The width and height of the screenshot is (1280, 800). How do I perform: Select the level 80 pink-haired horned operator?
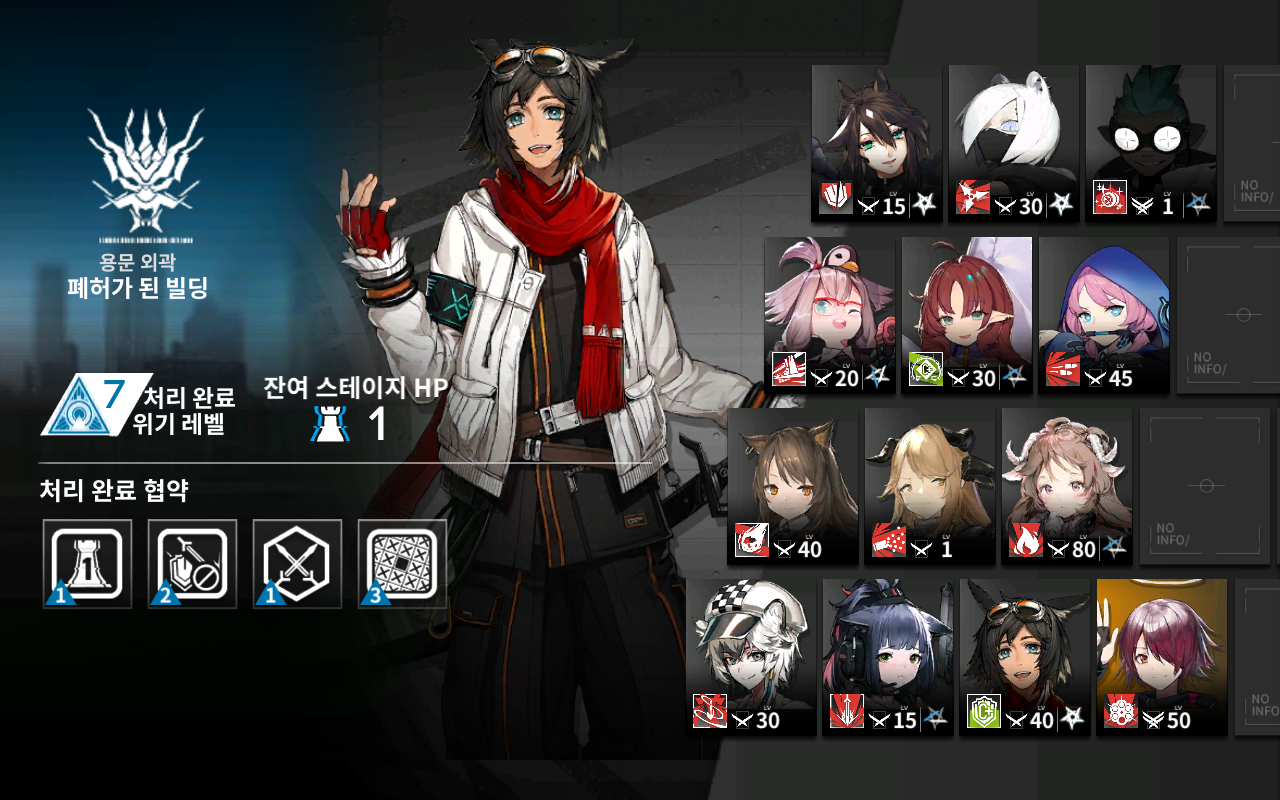[1066, 485]
